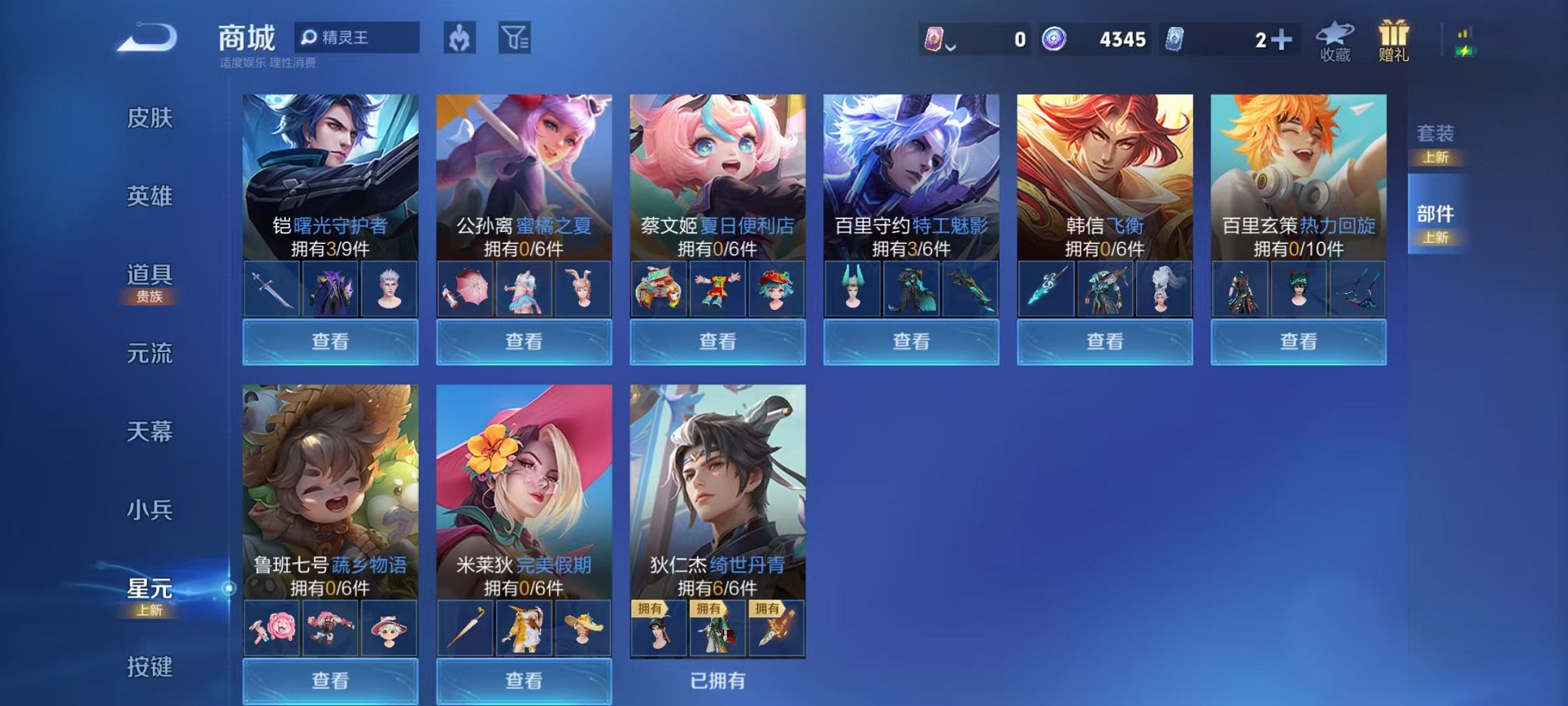
Task: Click 查看 under 米莱狄 完美假期
Action: pyautogui.click(x=523, y=681)
